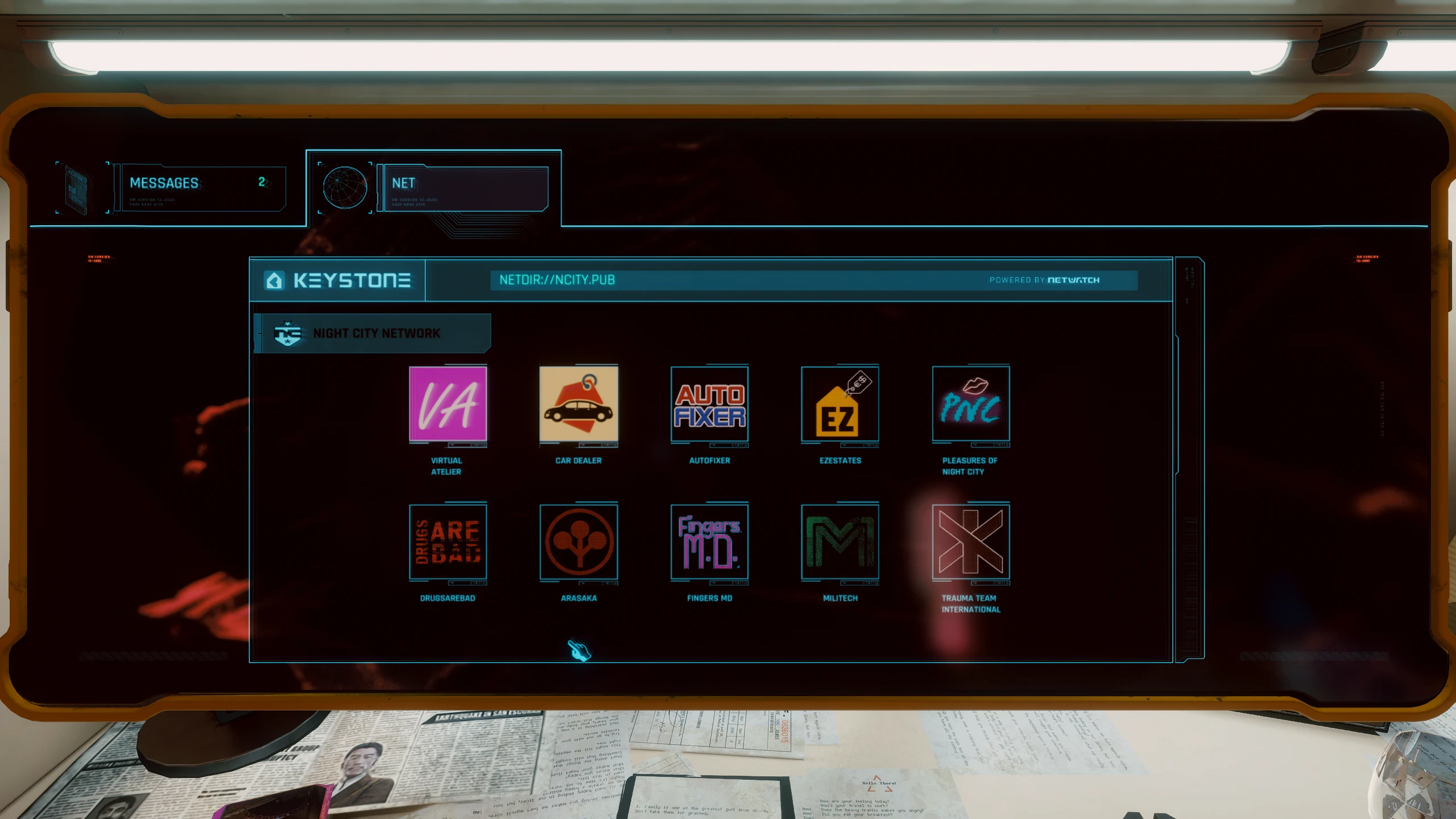This screenshot has height=819, width=1456.
Task: Select the Autofixer site icon
Action: point(709,405)
